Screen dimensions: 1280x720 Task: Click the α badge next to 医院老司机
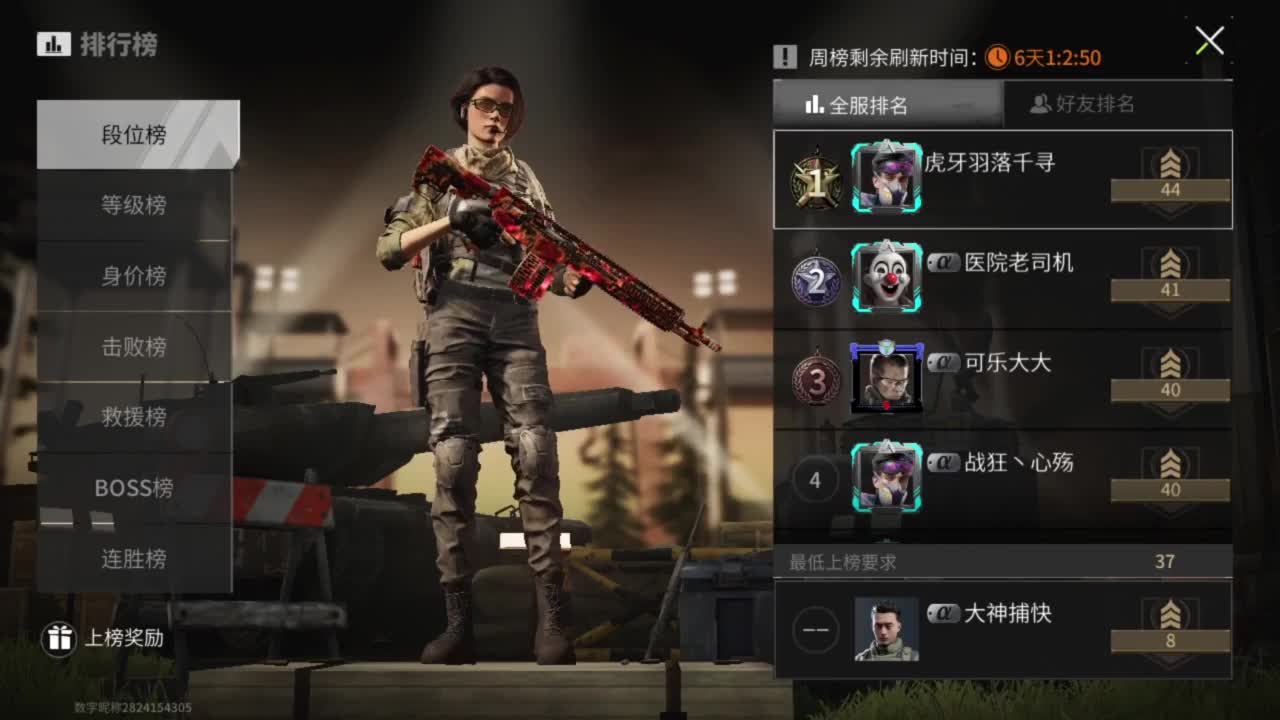point(943,263)
